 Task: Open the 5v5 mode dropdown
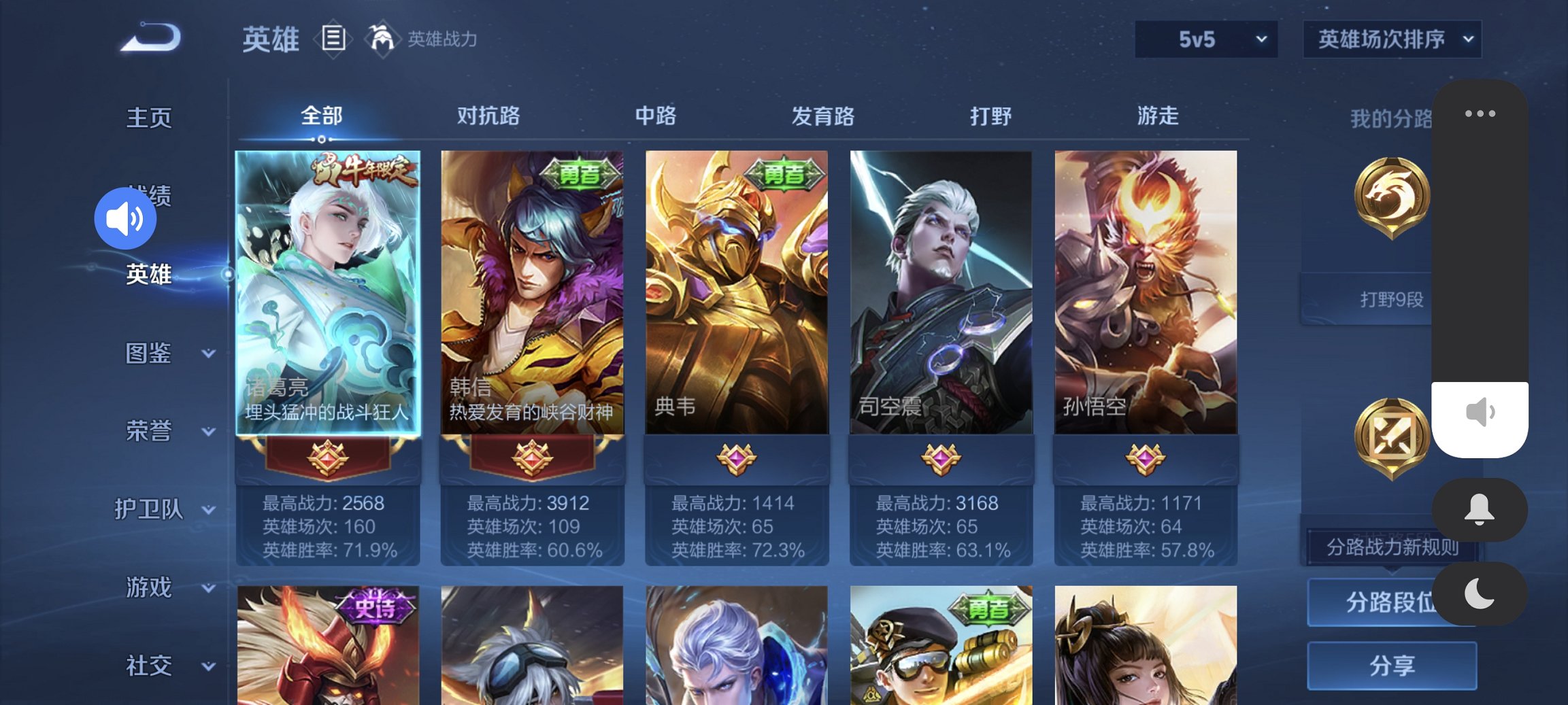click(1205, 39)
